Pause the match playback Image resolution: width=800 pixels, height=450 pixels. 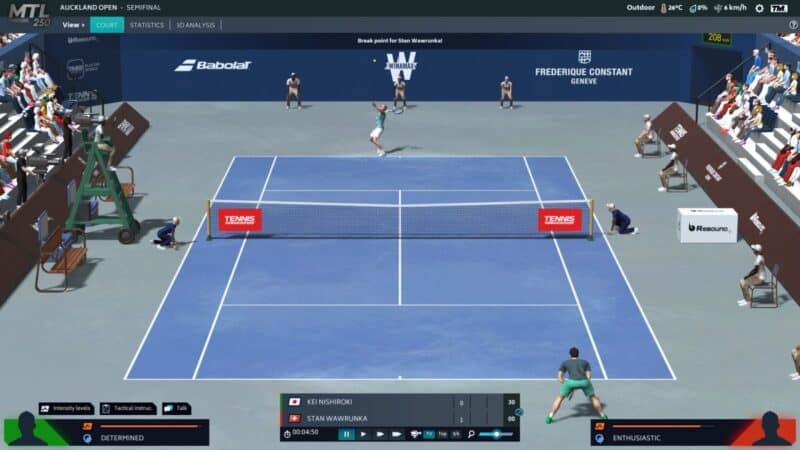(x=346, y=434)
